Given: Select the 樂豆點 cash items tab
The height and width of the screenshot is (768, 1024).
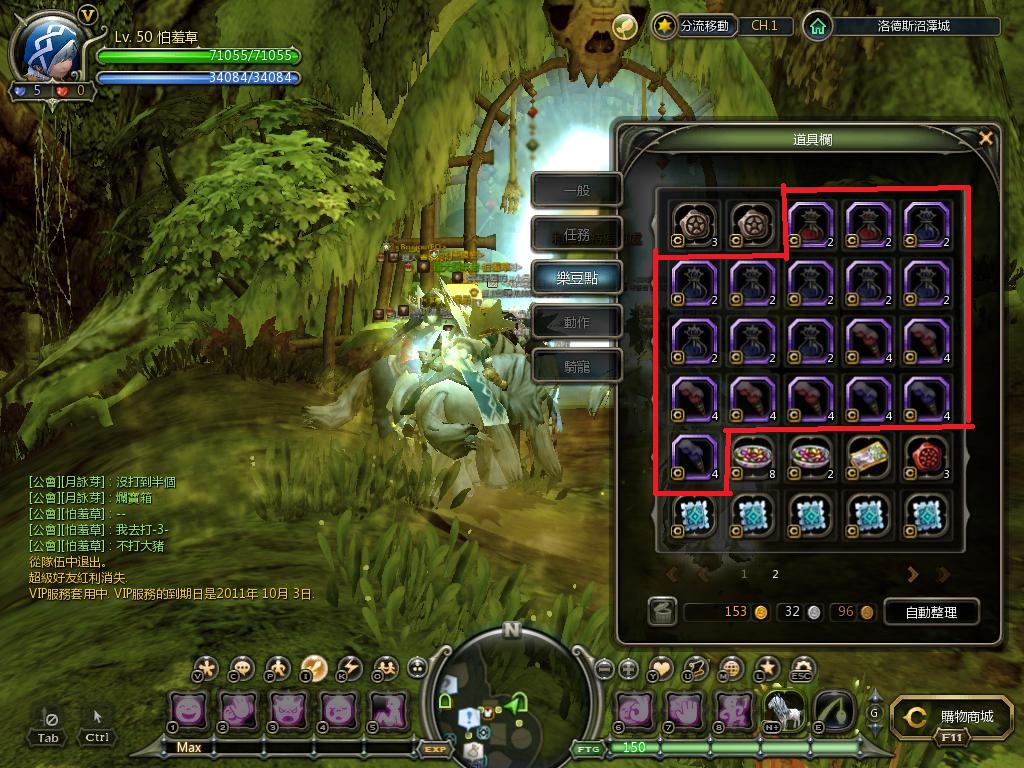Looking at the screenshot, I should [577, 278].
